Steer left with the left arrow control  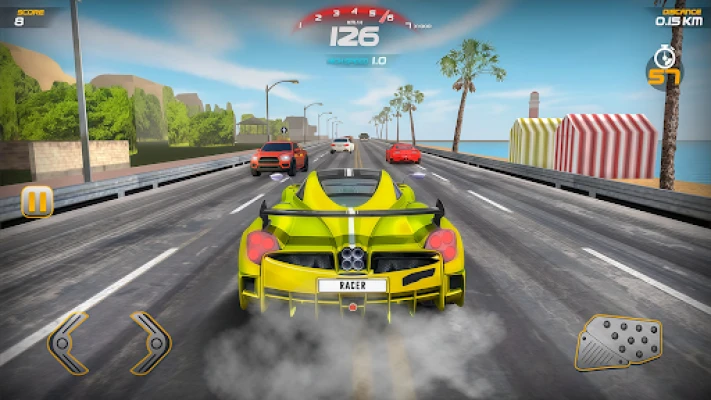point(68,343)
